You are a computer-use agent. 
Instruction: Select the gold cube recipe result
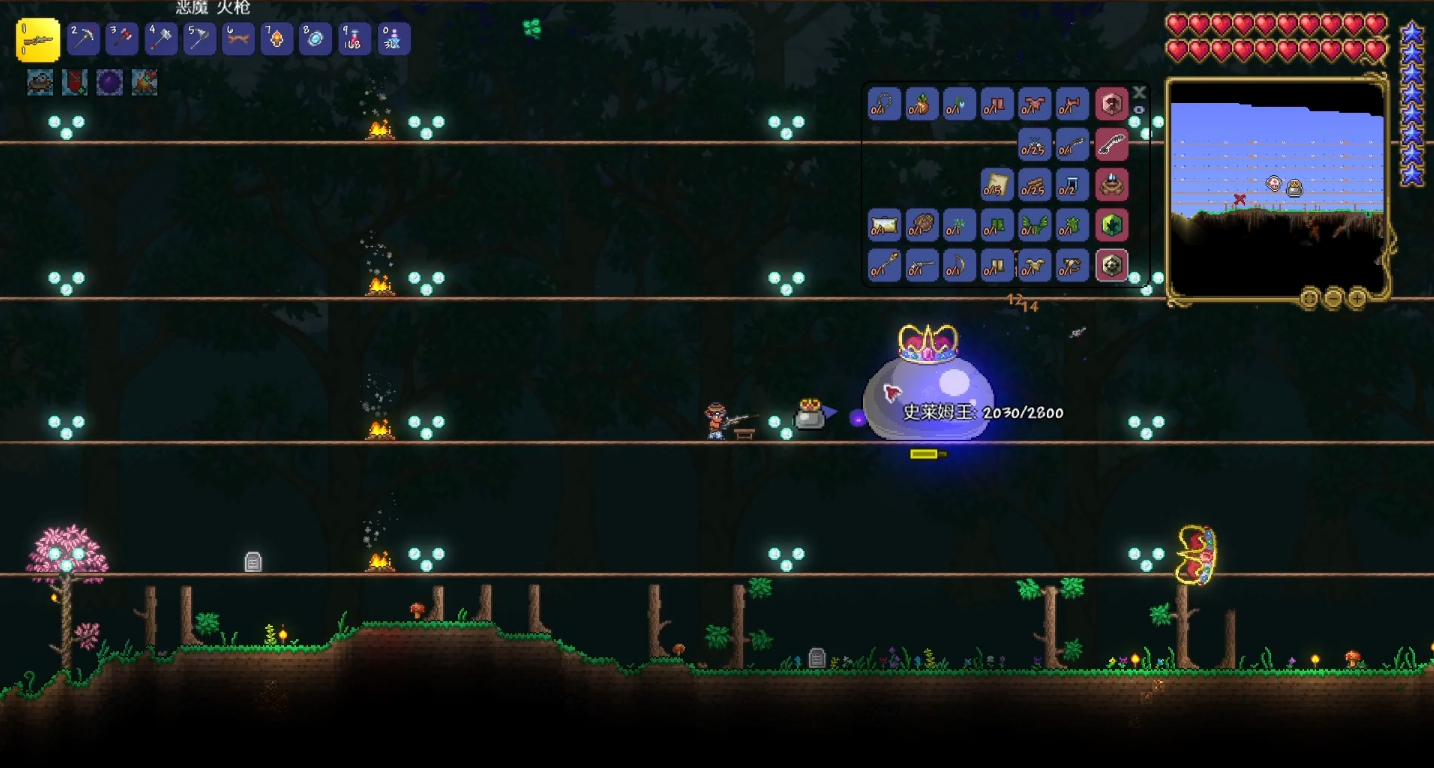(x=1112, y=265)
